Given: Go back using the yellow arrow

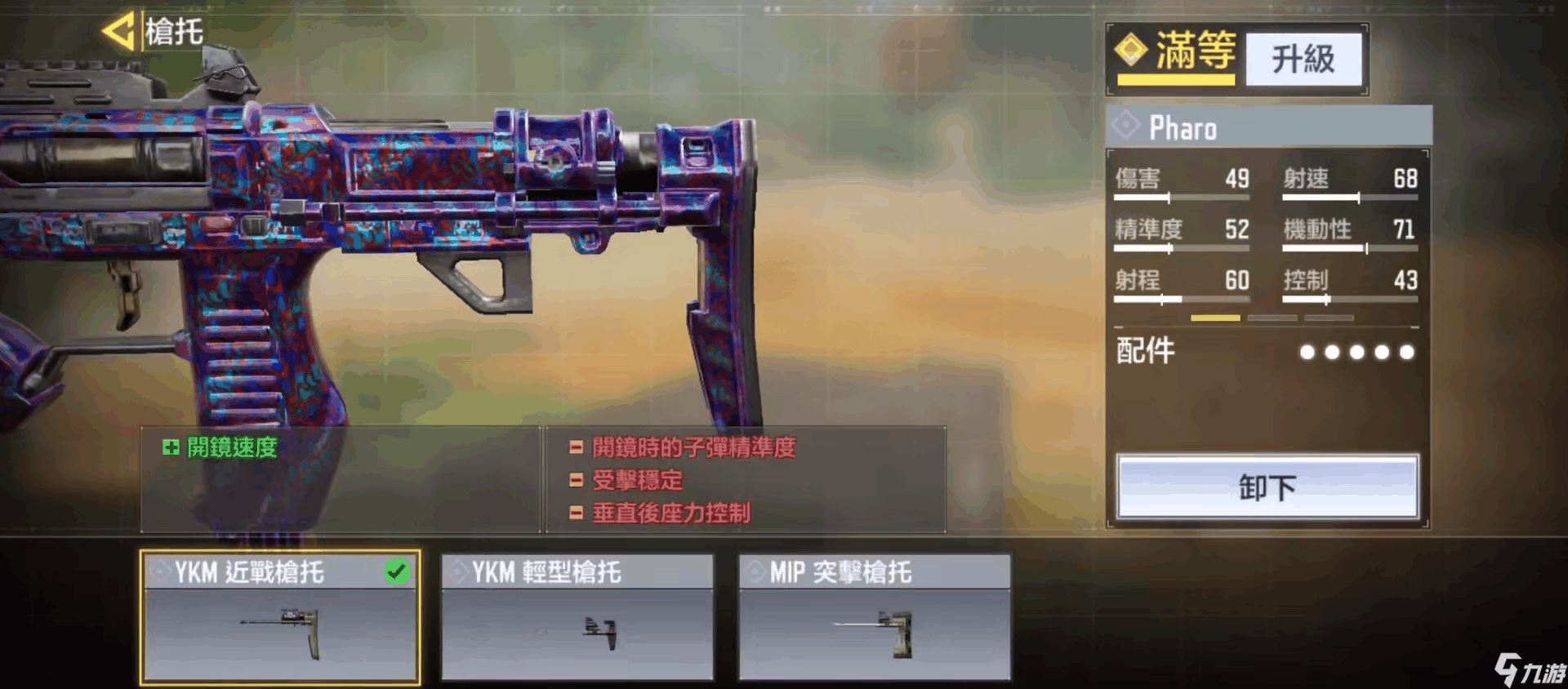Looking at the screenshot, I should coord(118,33).
